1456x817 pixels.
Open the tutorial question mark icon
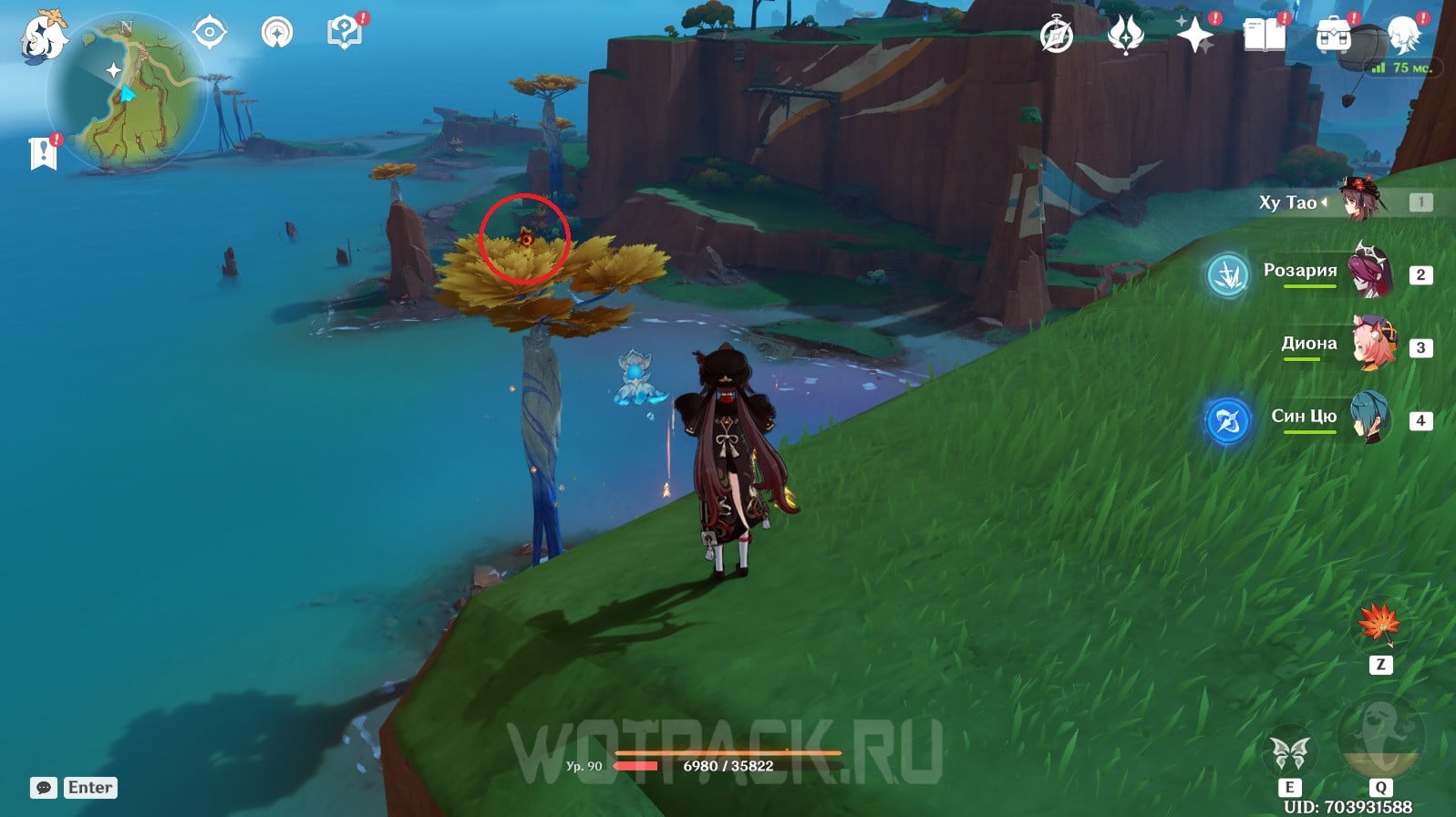coord(344,34)
